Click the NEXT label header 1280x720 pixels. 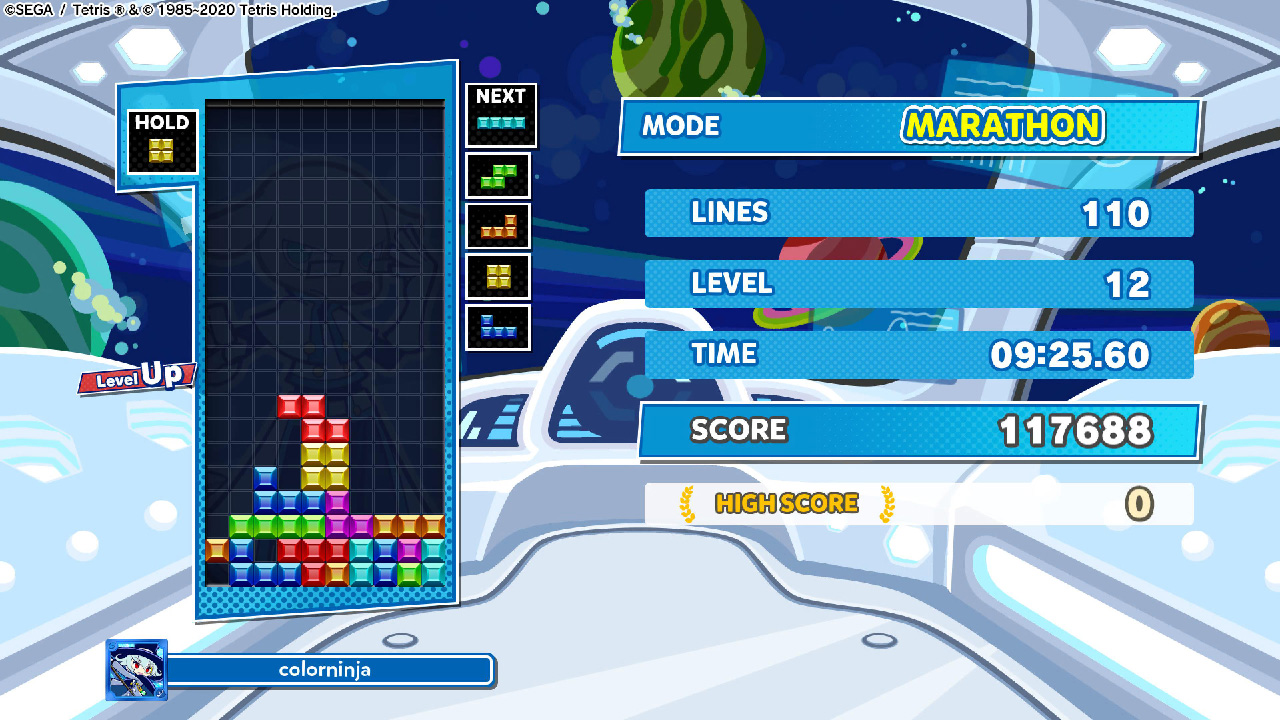click(500, 96)
